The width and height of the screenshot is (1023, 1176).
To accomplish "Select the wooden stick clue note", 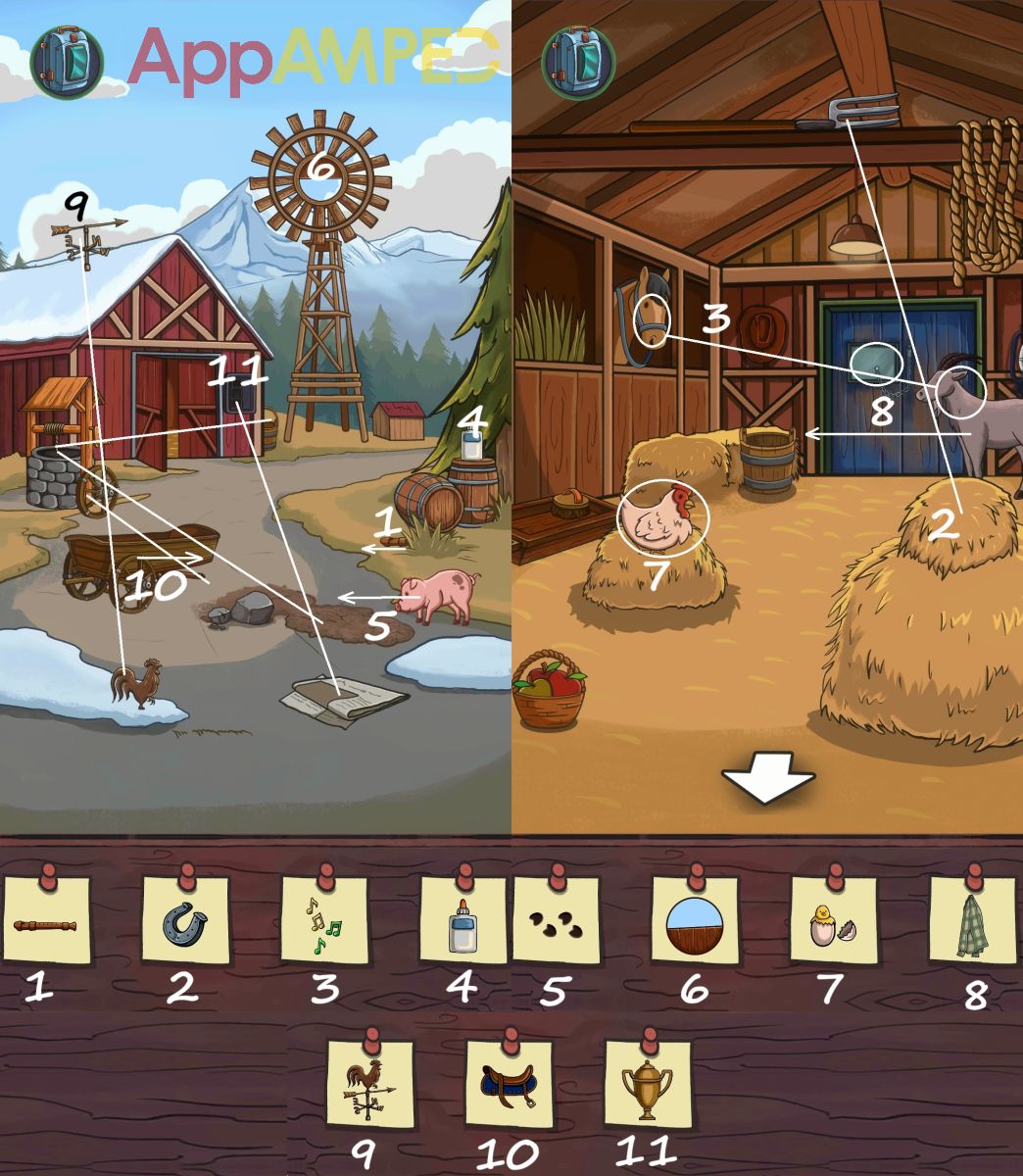I will click(x=46, y=921).
